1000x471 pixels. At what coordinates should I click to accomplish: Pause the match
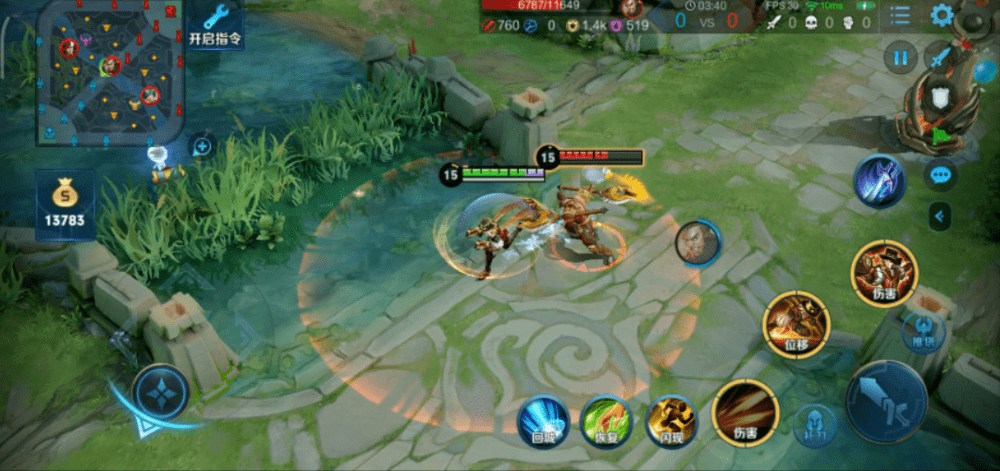pyautogui.click(x=900, y=58)
